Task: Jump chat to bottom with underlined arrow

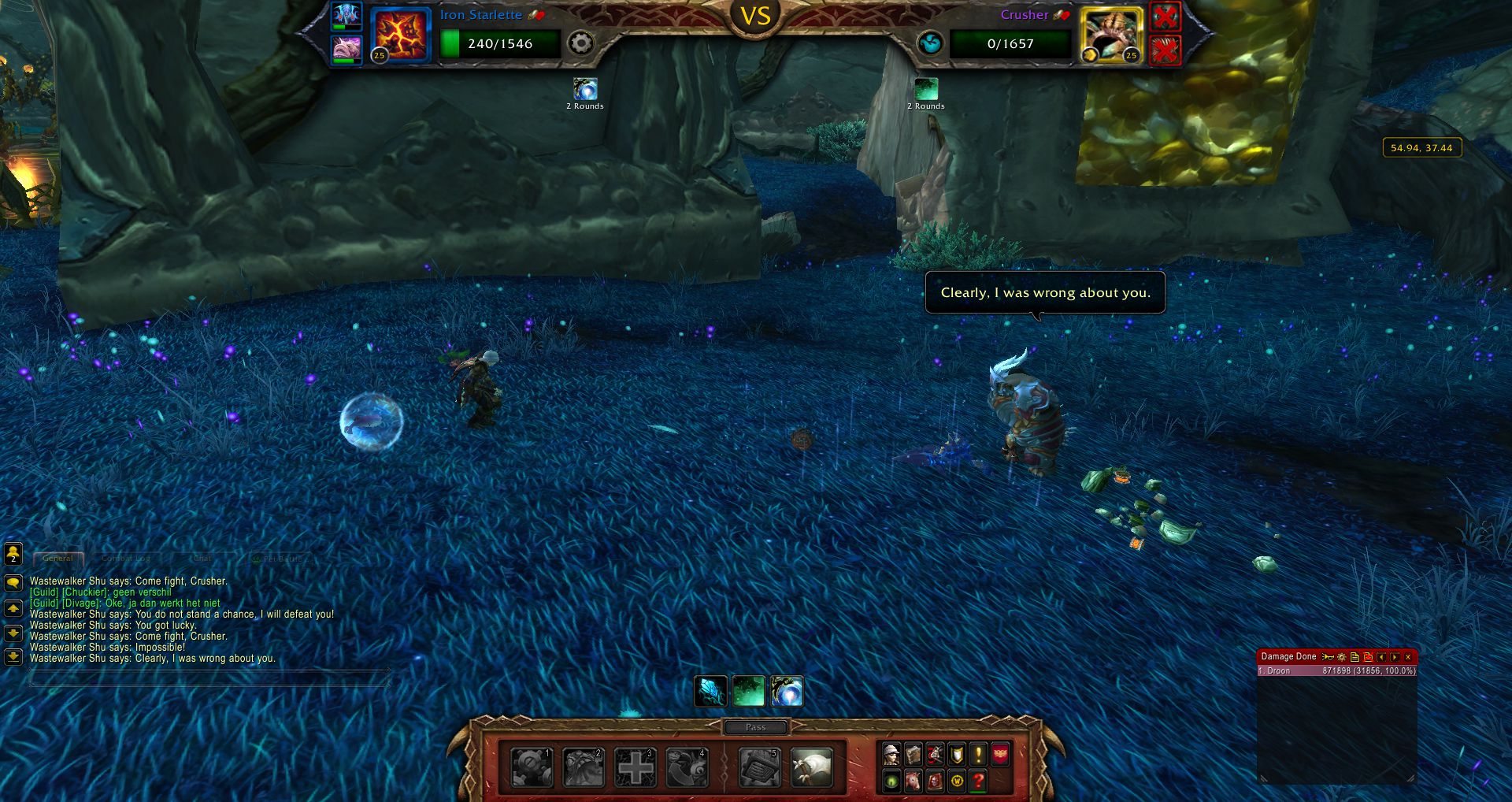Action: 13,656
